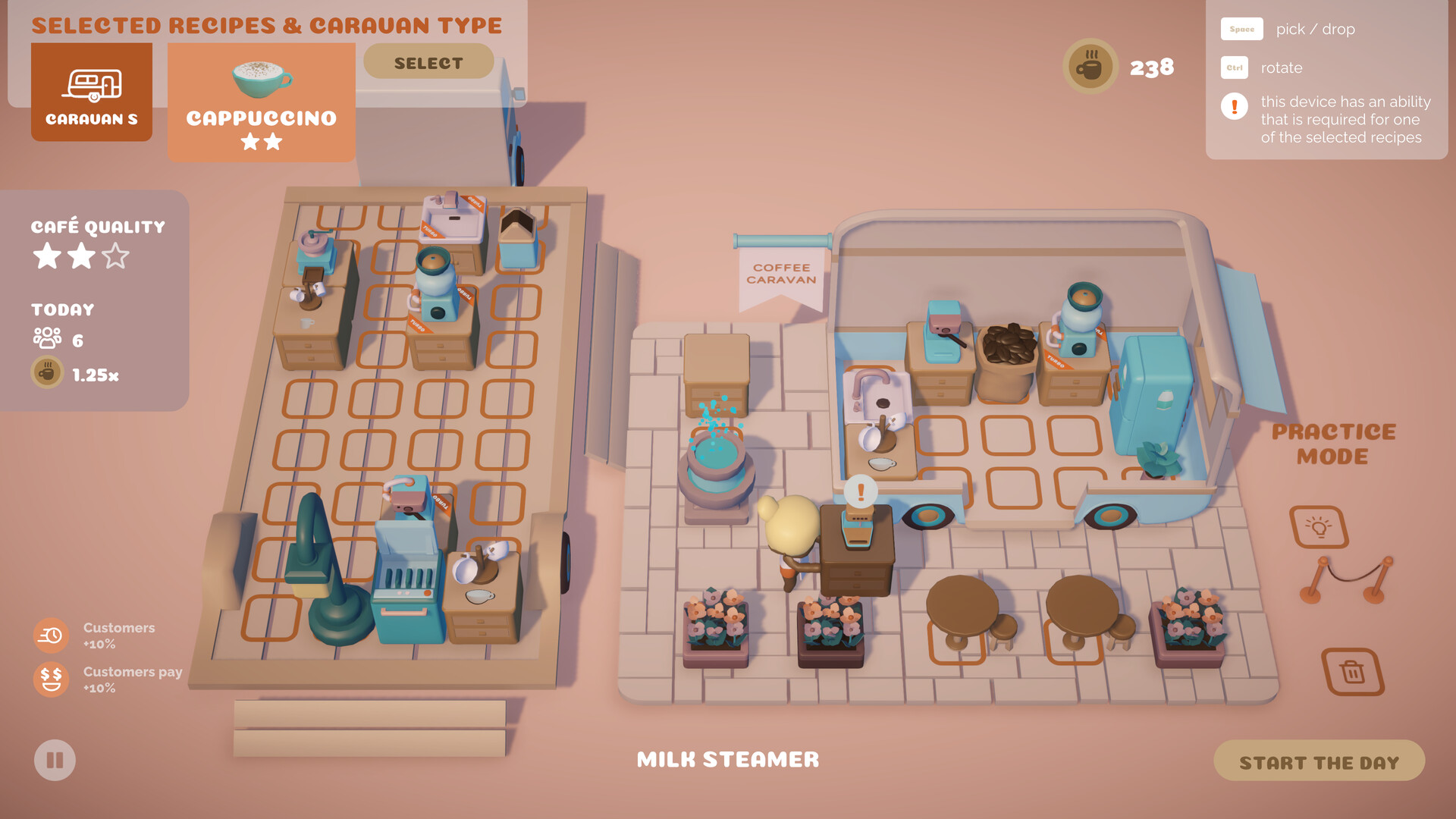The width and height of the screenshot is (1456, 819).
Task: Click the coffee bean currency icon
Action: 1089,66
